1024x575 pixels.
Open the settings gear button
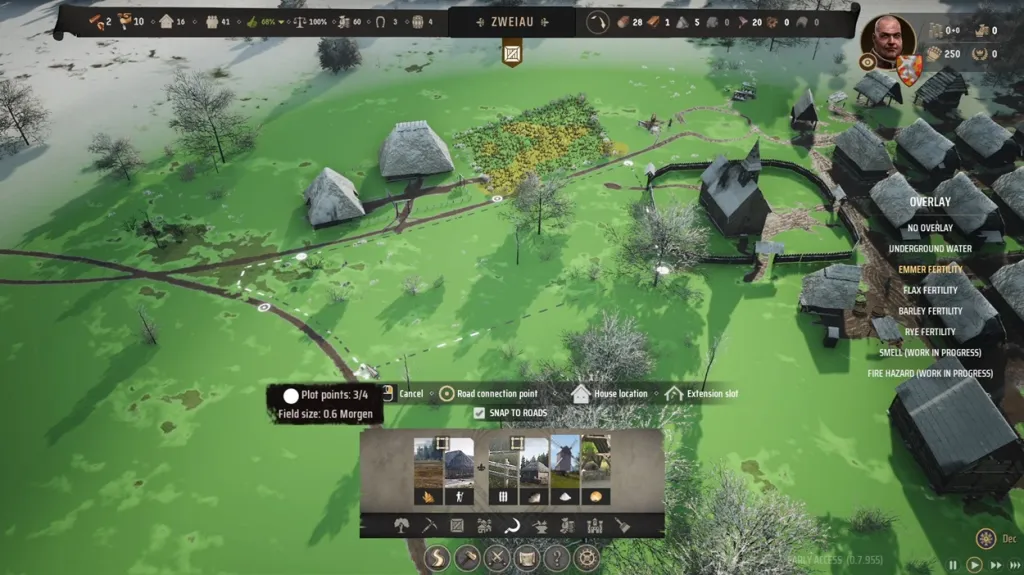point(587,559)
